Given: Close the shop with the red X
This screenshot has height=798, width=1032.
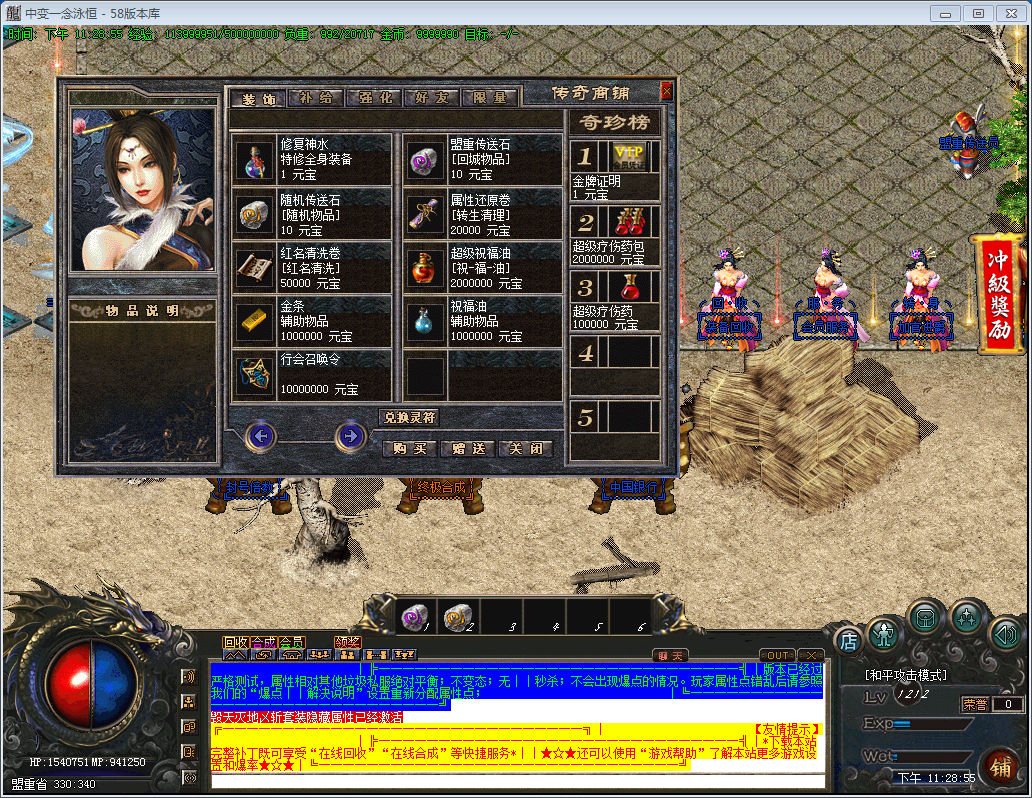Looking at the screenshot, I should [667, 91].
